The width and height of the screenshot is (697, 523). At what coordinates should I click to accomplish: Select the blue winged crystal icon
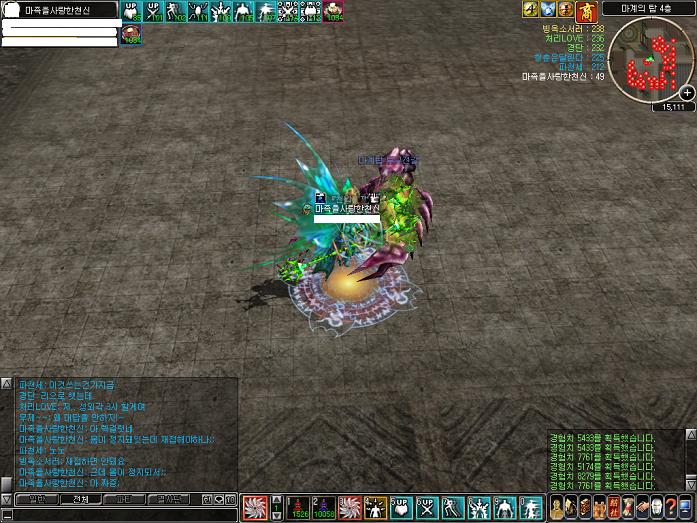[x=548, y=9]
